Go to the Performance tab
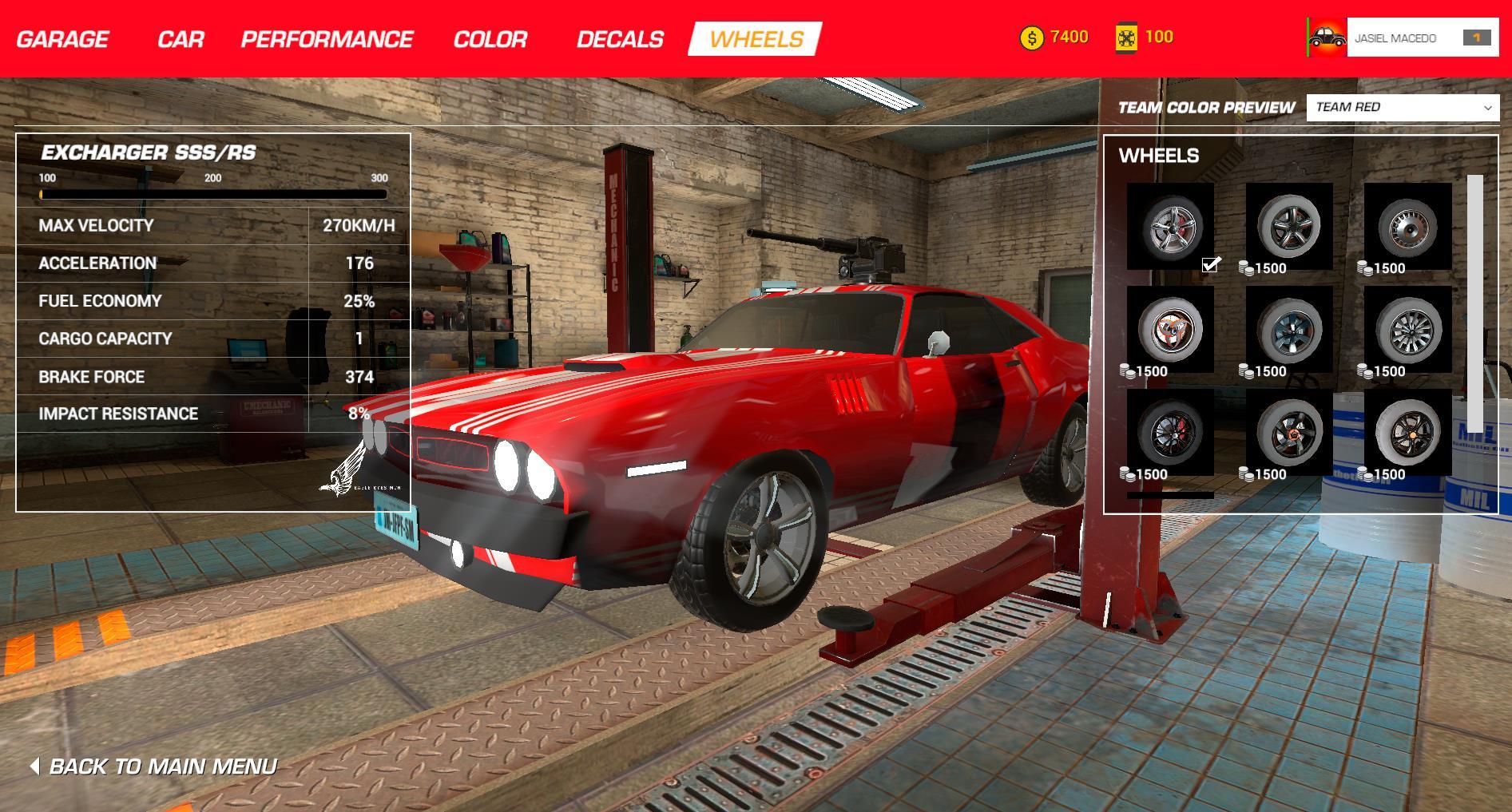Screen dimensions: 1512x812 (327, 39)
